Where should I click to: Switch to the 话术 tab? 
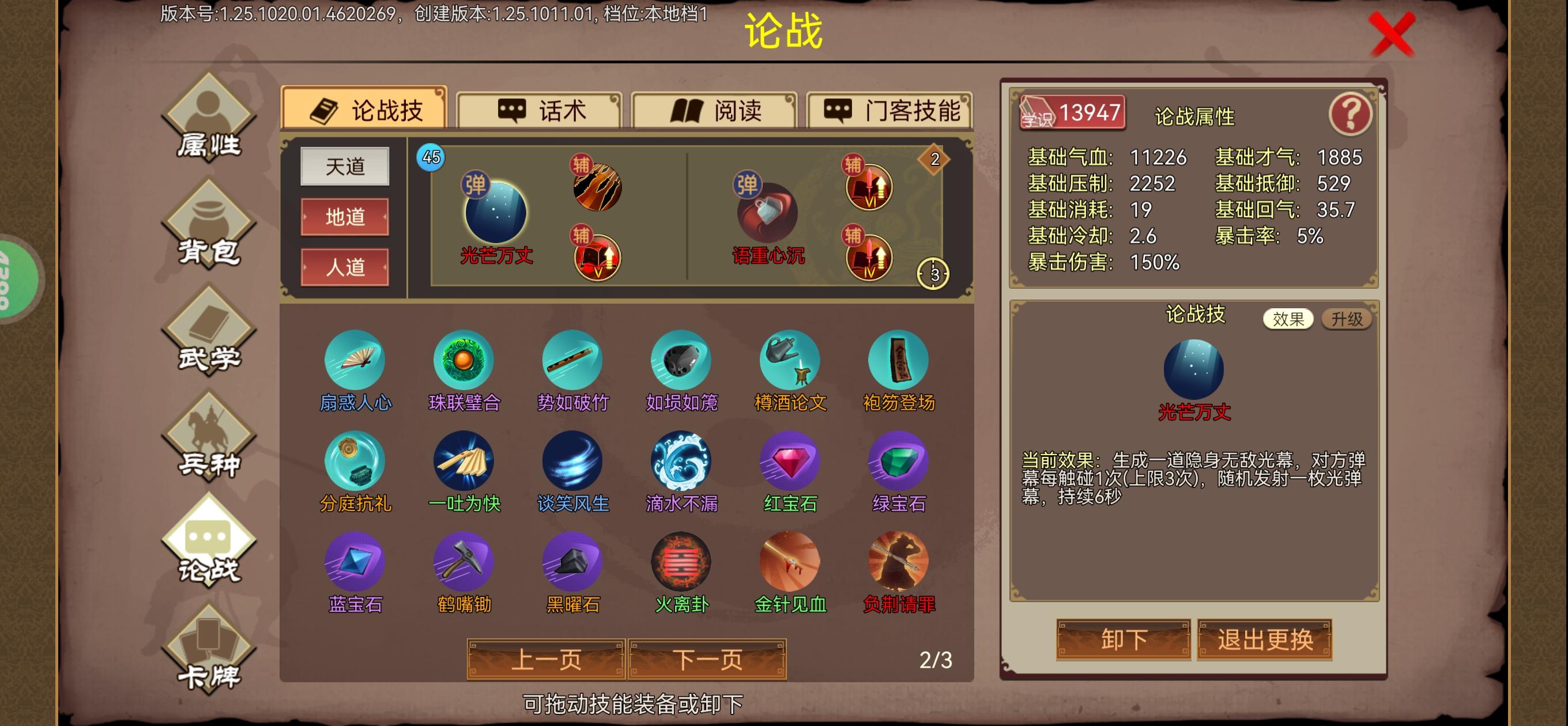pos(540,110)
